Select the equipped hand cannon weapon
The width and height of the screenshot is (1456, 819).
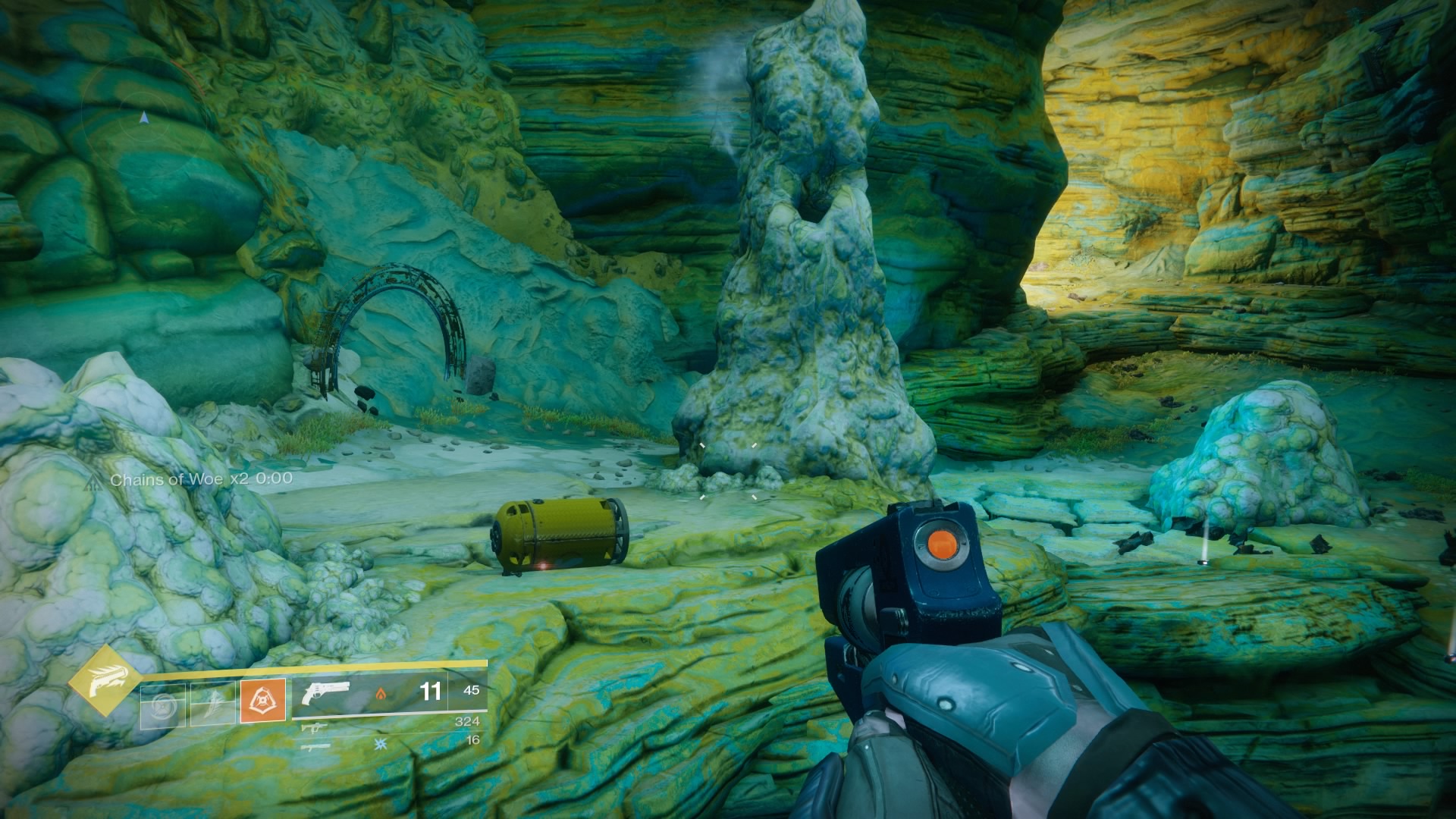click(325, 694)
